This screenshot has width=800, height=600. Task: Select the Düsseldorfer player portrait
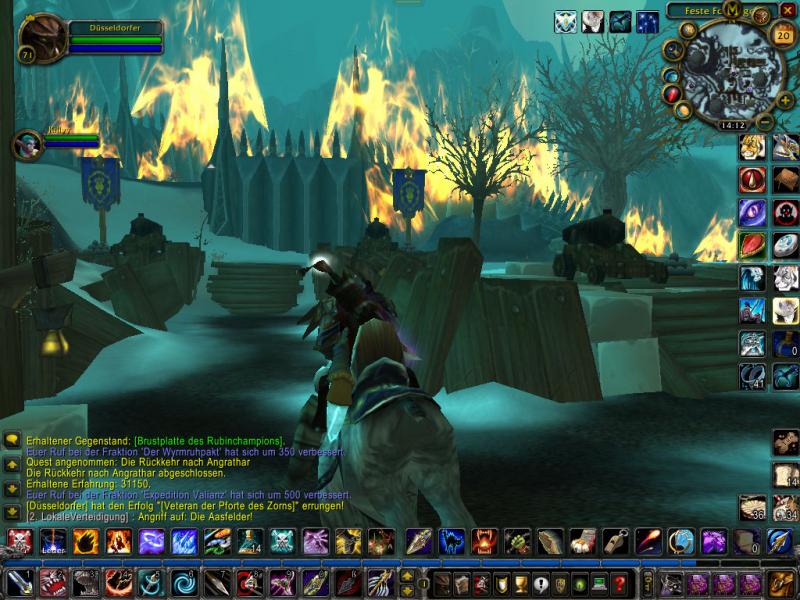[x=40, y=40]
